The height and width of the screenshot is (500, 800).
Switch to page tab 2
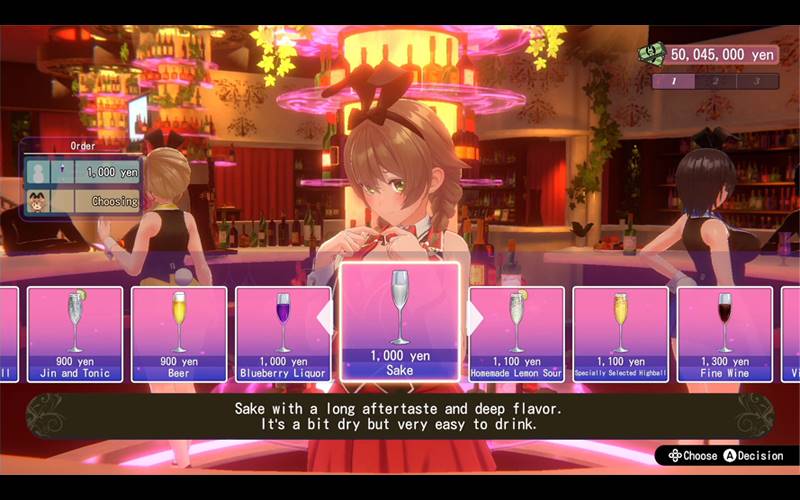tap(715, 81)
